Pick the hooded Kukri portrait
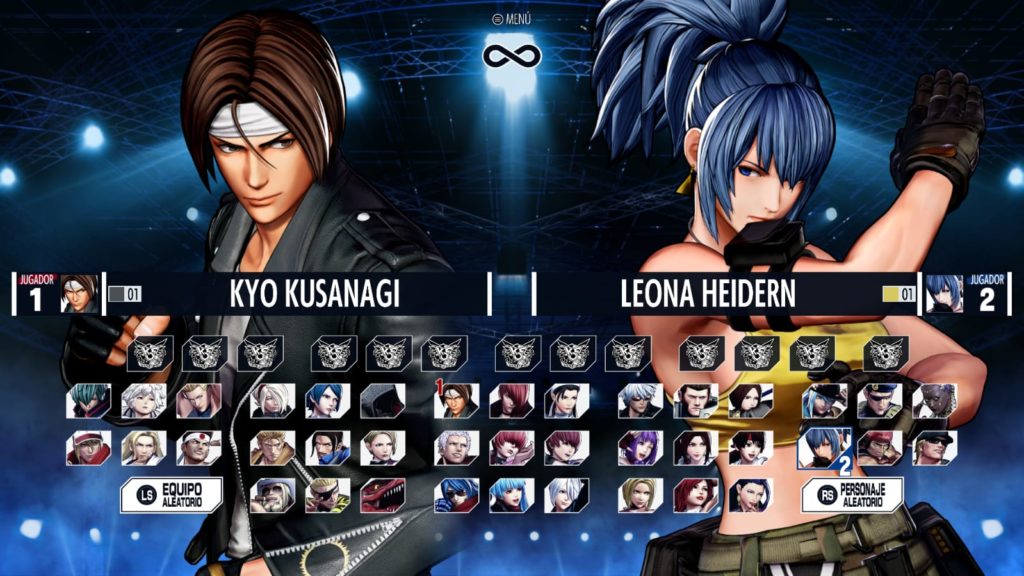 pos(383,401)
